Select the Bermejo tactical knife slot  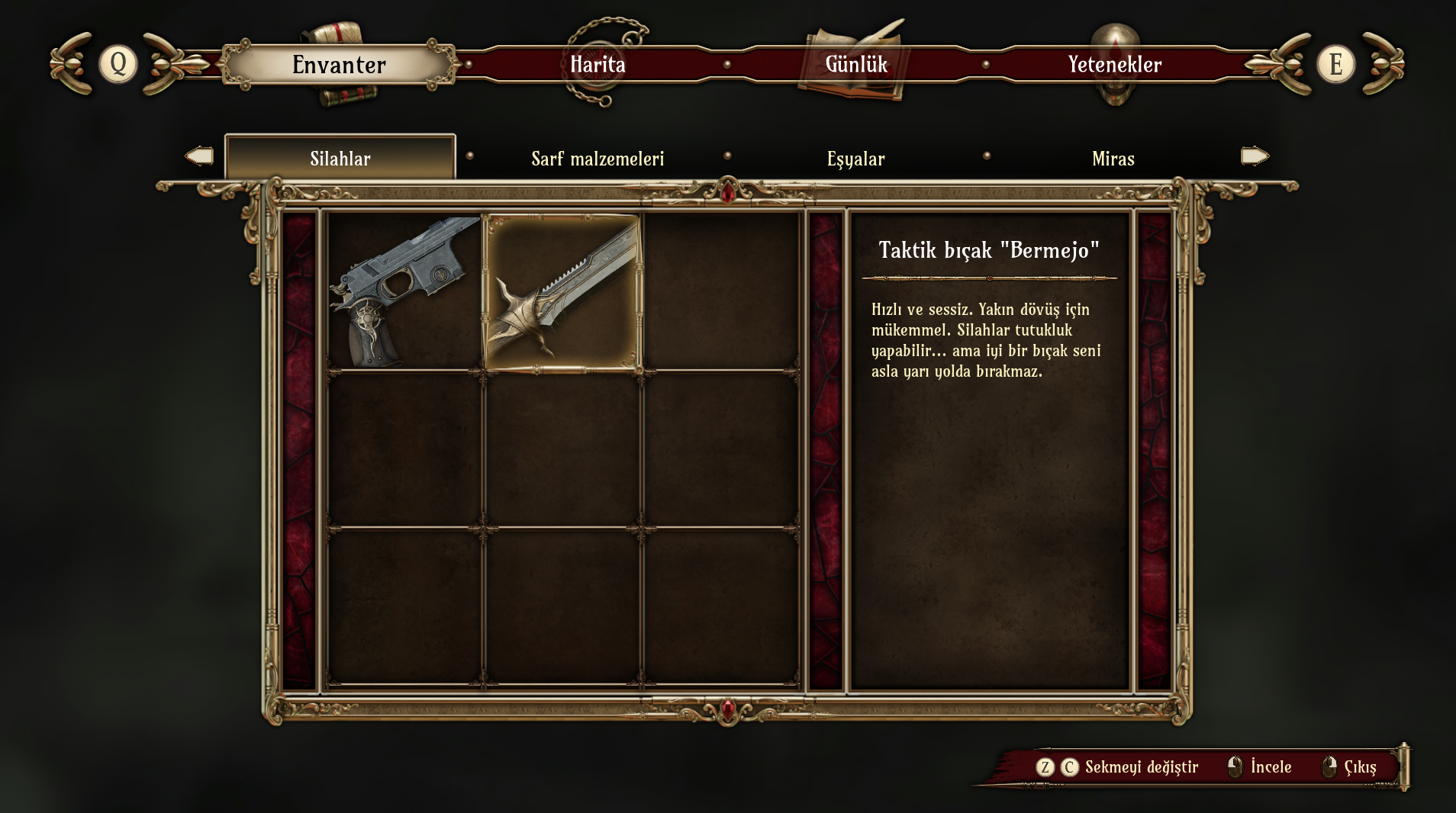click(x=562, y=292)
